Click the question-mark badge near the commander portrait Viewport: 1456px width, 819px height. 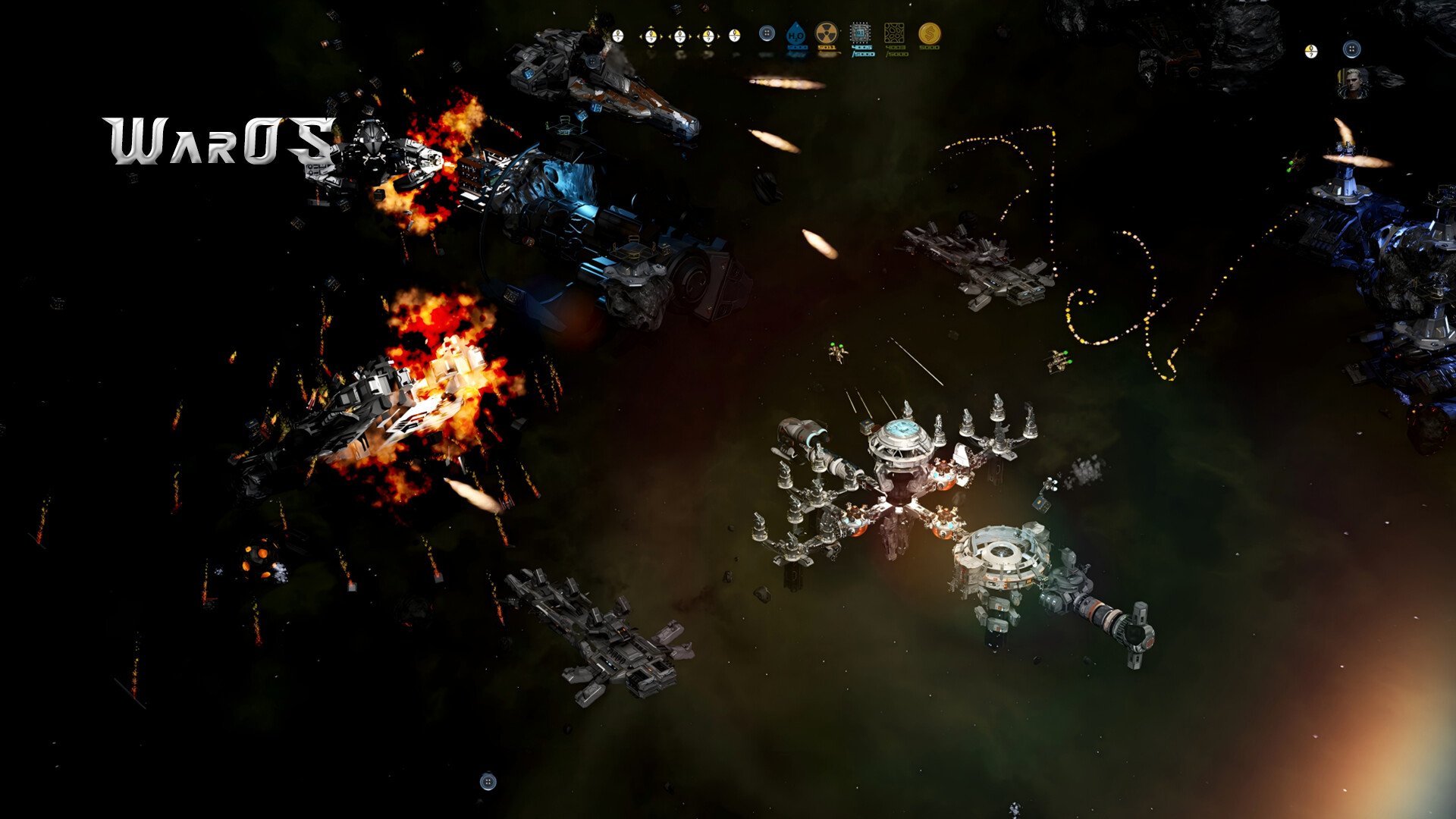pyautogui.click(x=1311, y=51)
